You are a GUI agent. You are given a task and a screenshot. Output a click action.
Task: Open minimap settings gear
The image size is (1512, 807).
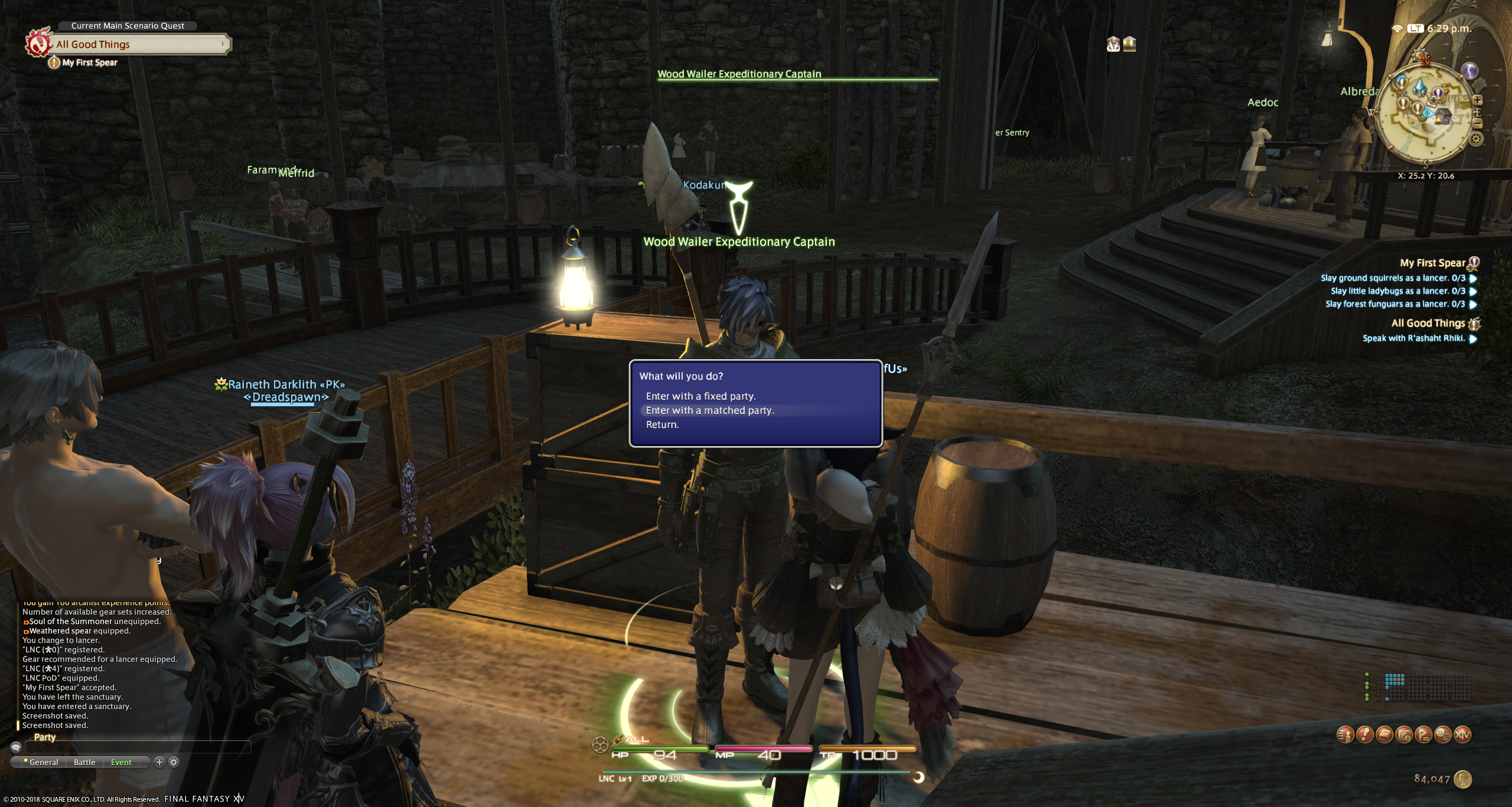point(1475,140)
